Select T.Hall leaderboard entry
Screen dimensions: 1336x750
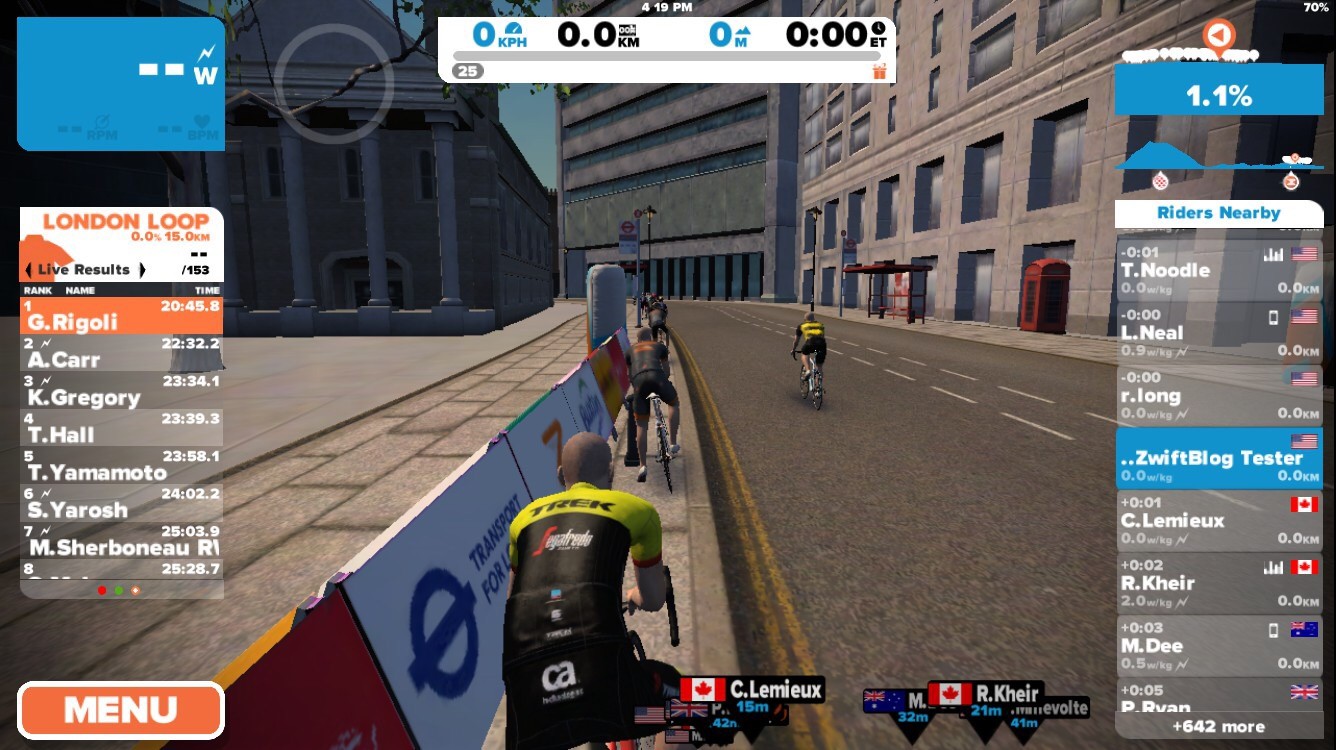[x=121, y=427]
